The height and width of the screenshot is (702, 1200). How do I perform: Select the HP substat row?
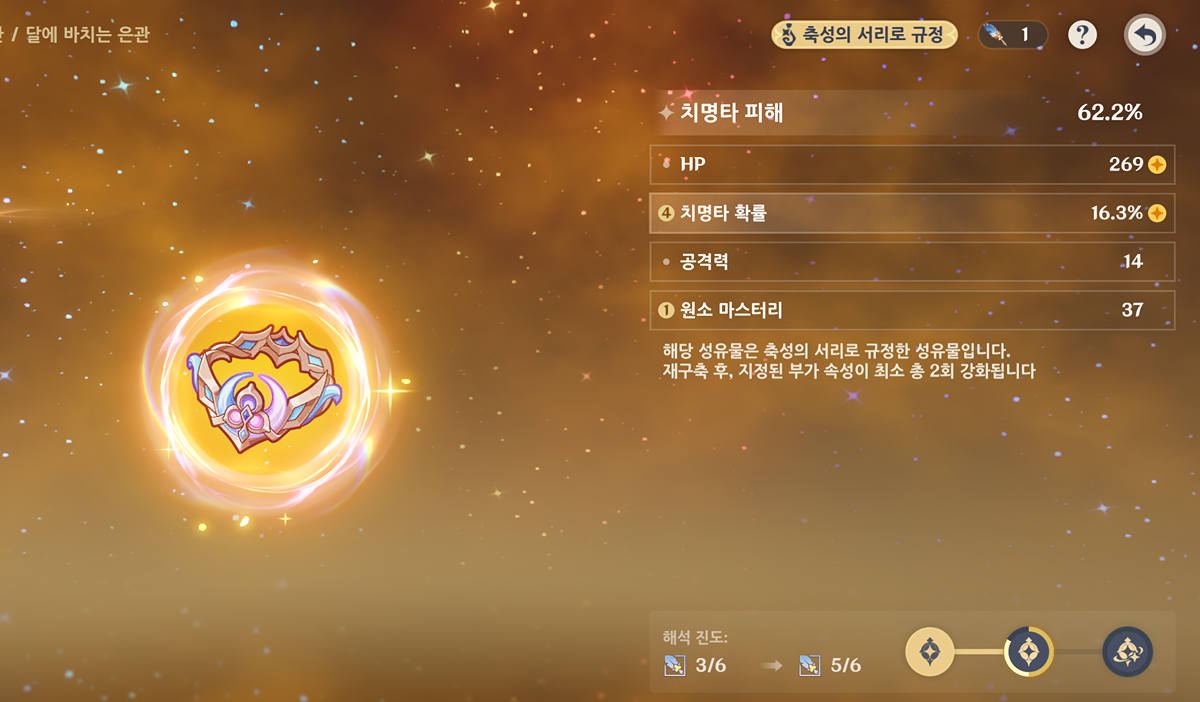pyautogui.click(x=911, y=164)
